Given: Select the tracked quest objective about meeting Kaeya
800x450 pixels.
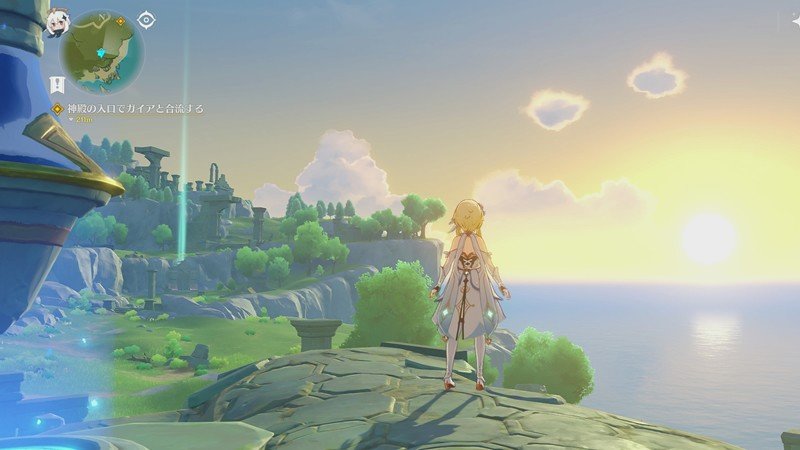Looking at the screenshot, I should coord(128,108).
